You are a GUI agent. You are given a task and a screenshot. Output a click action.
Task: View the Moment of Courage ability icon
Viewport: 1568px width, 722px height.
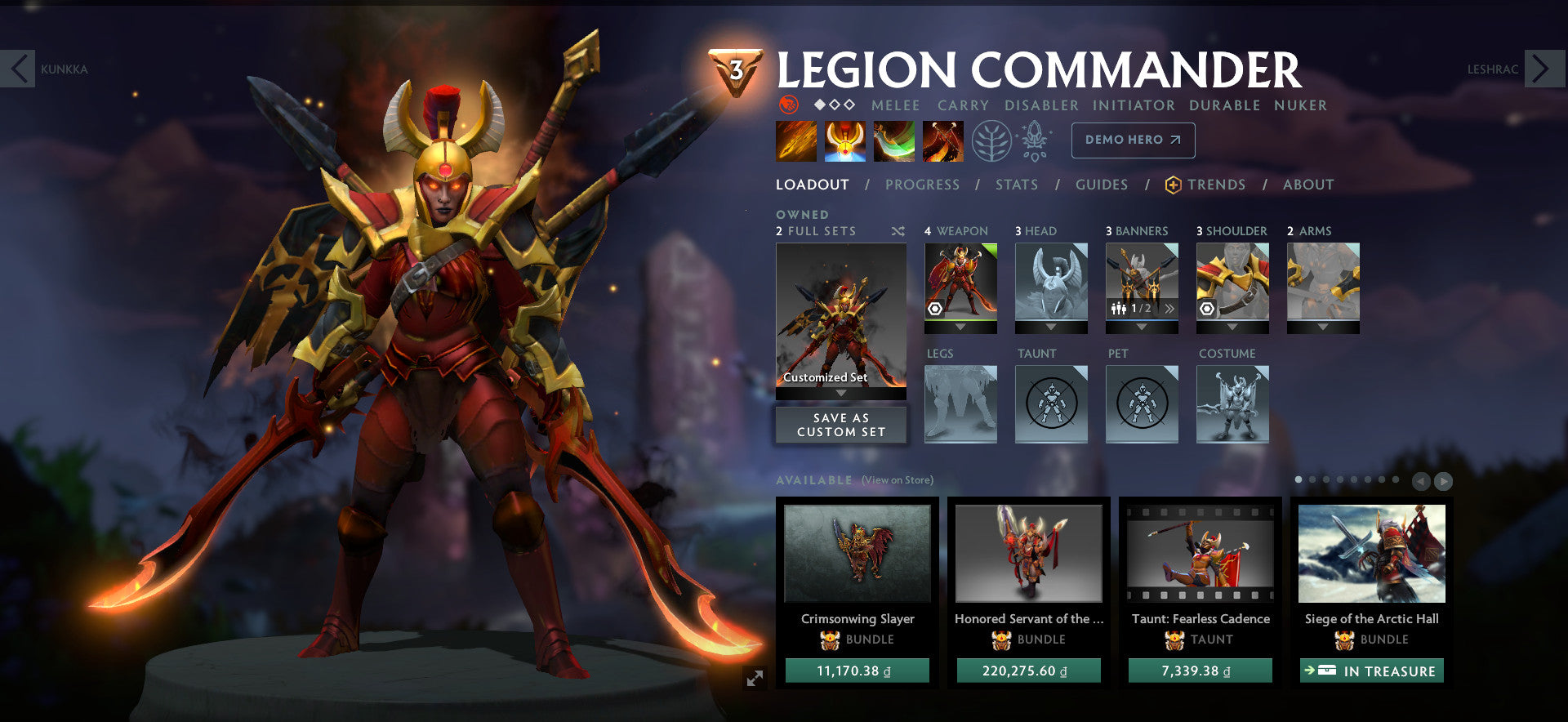click(894, 140)
